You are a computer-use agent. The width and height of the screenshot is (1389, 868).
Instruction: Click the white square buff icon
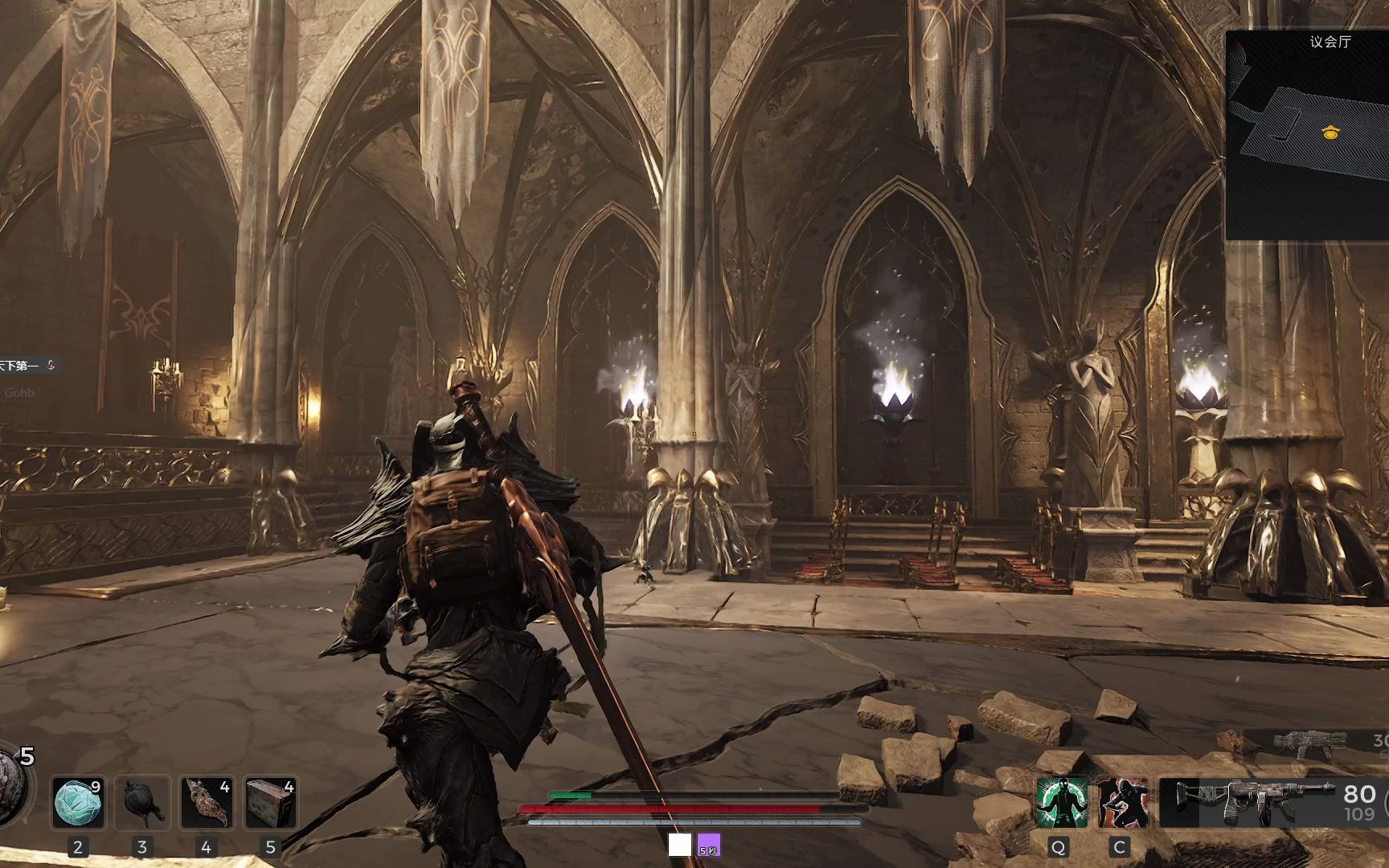point(679,845)
